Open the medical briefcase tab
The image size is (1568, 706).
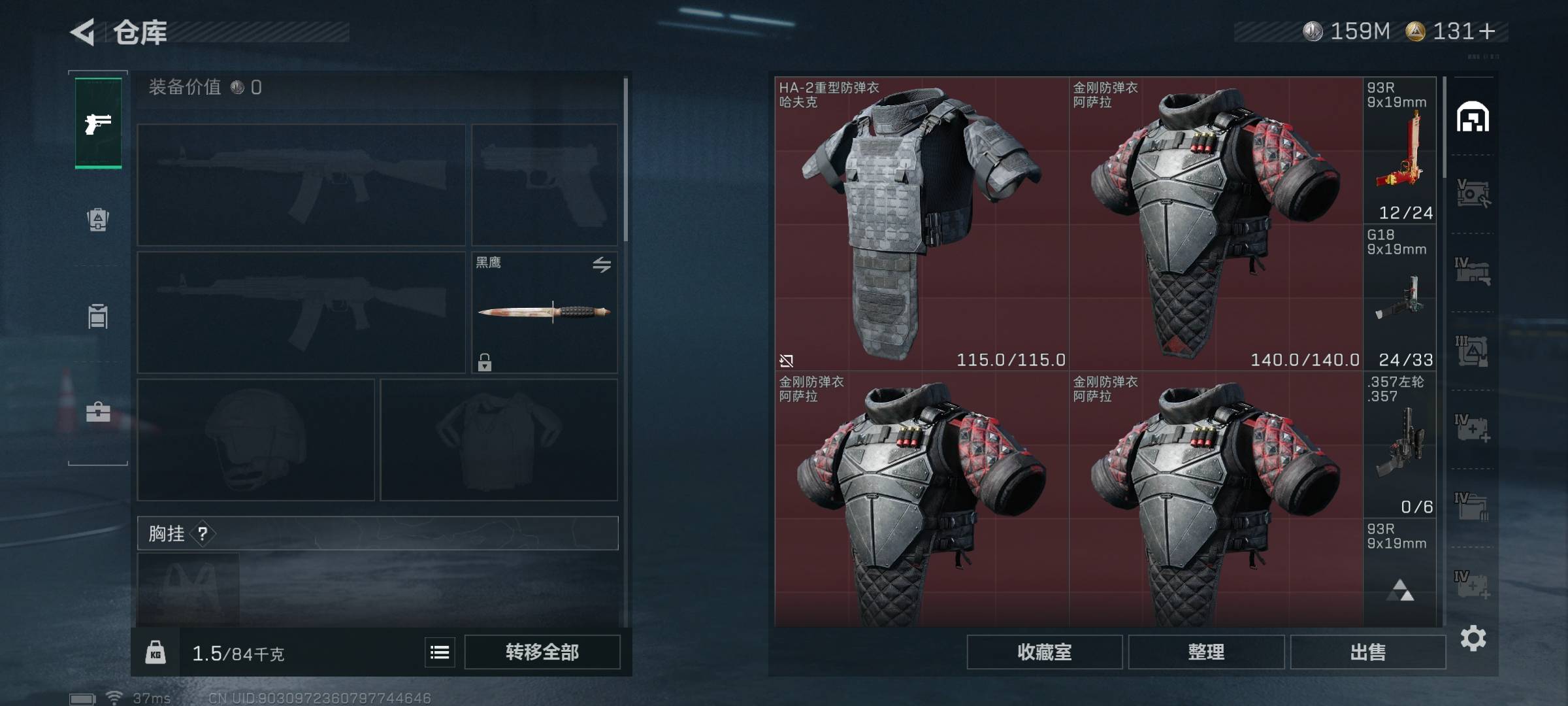click(x=98, y=412)
